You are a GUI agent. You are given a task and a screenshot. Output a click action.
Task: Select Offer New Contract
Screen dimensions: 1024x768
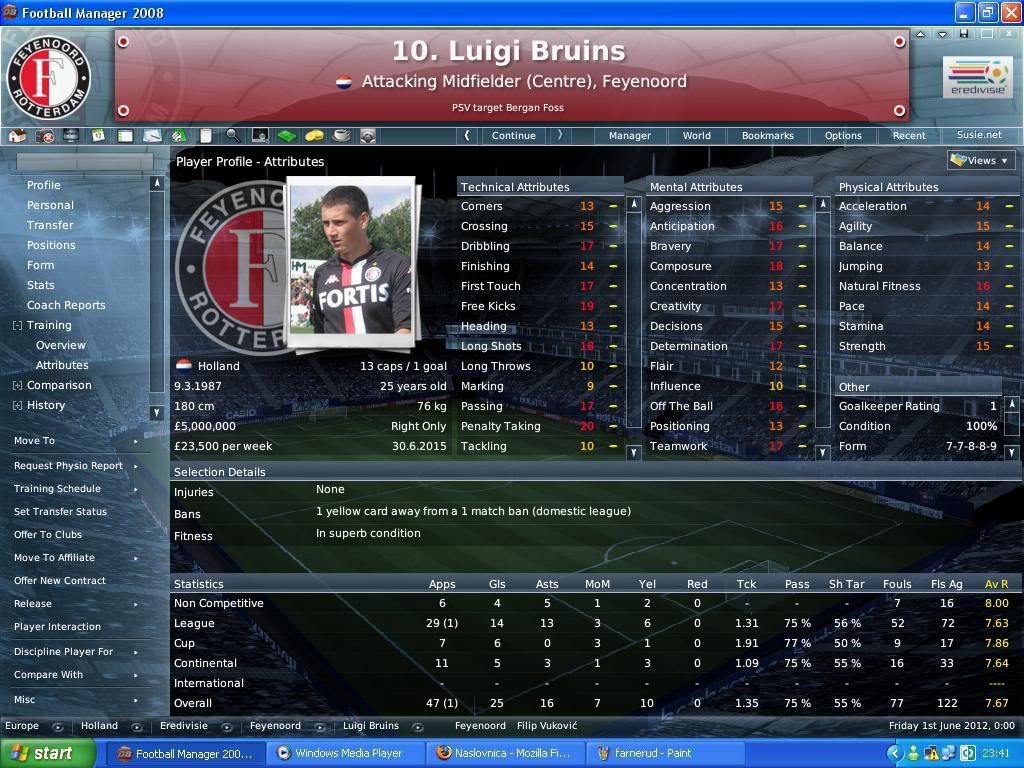tap(60, 580)
